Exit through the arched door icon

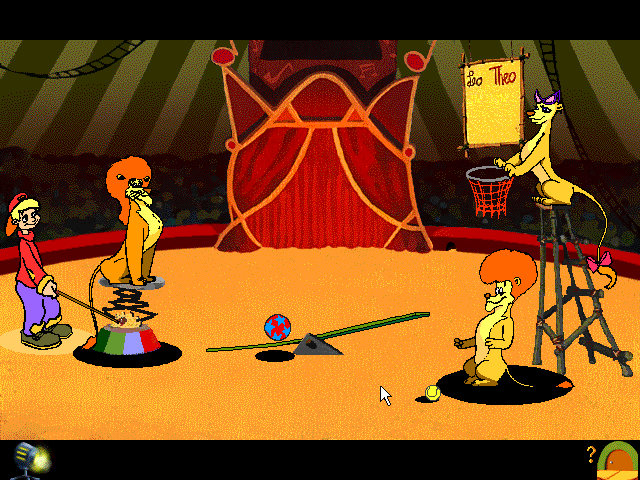point(618,460)
